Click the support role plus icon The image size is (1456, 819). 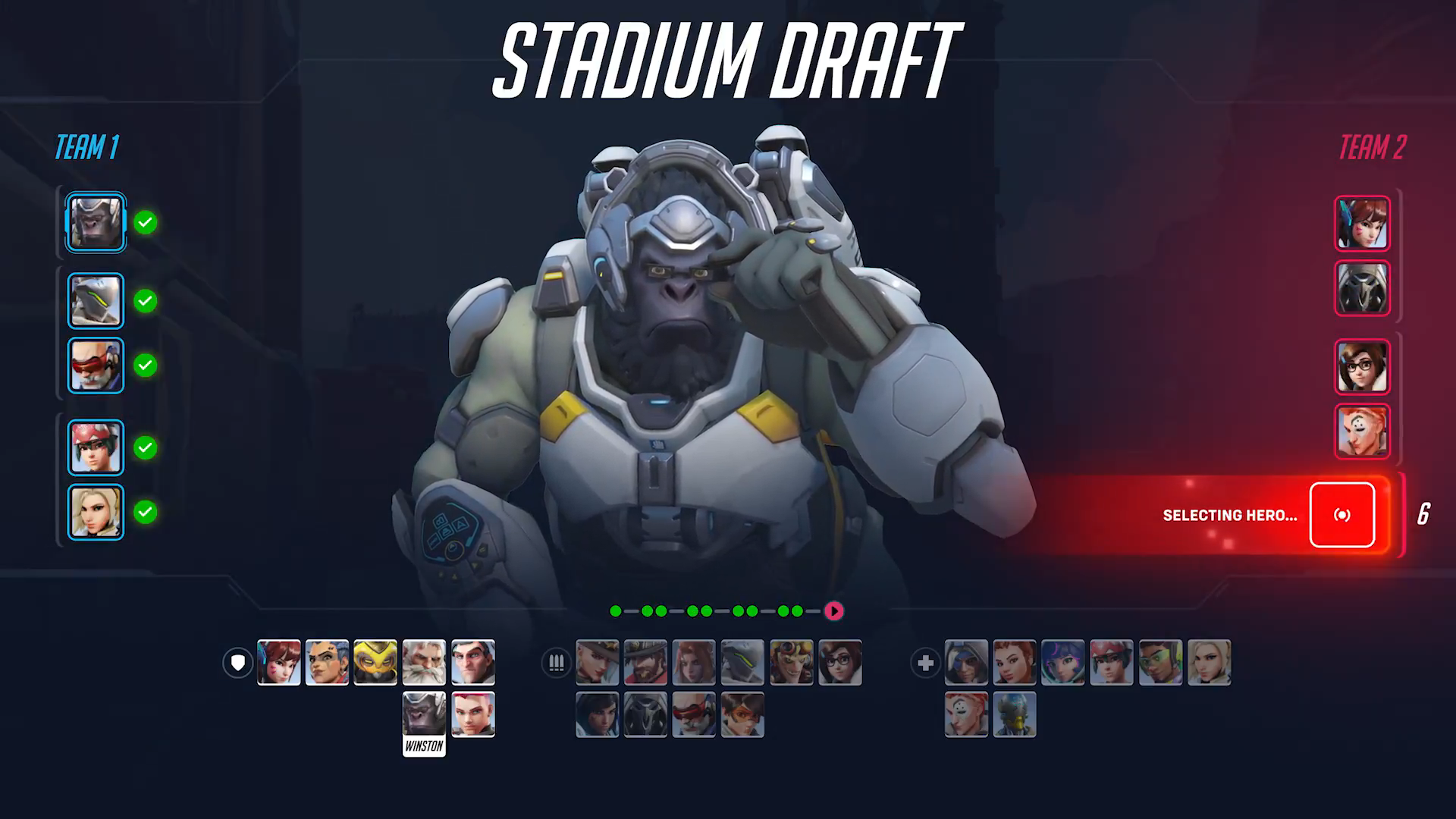925,664
